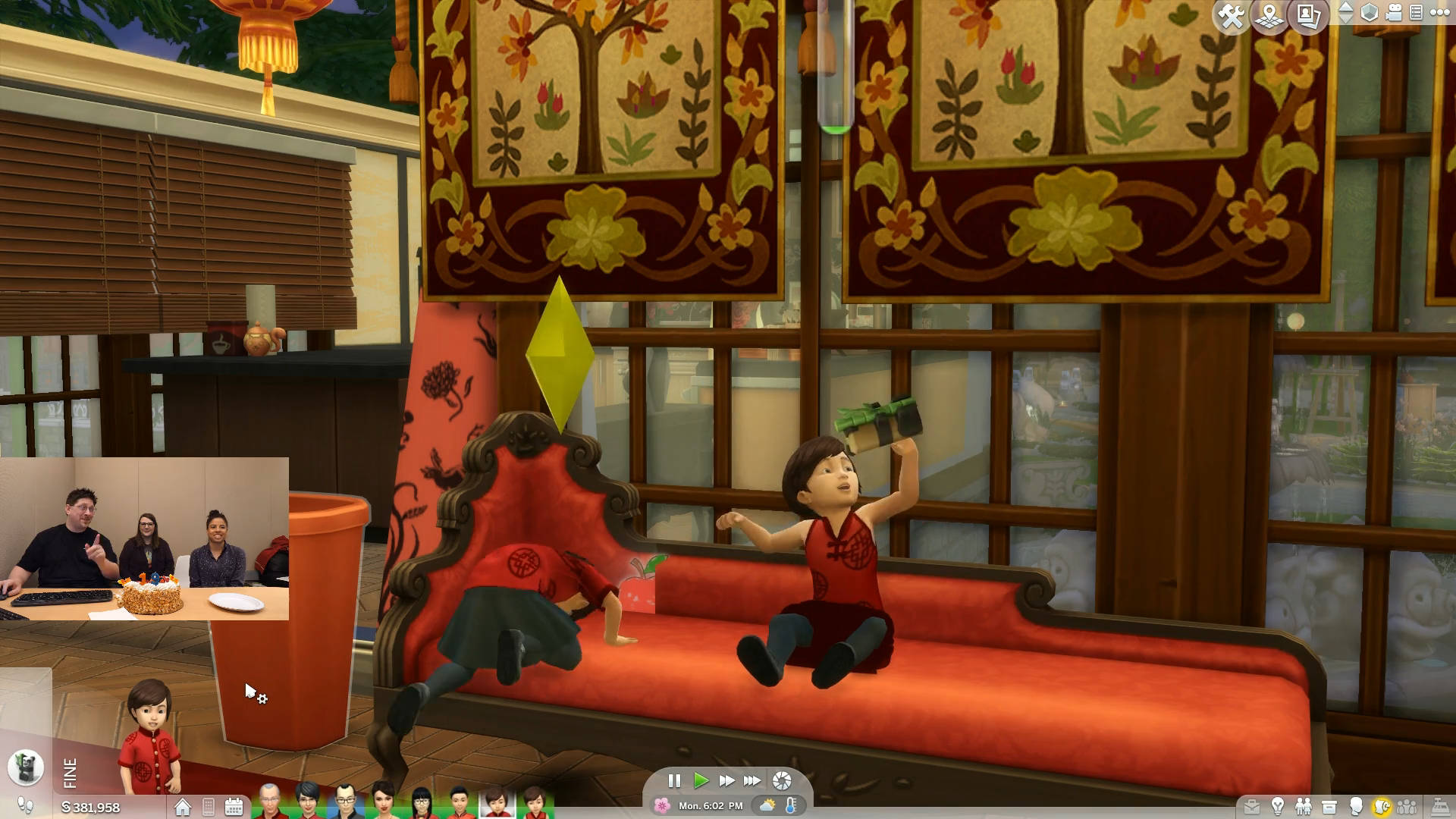Open camera controls with video camera icon
This screenshot has height=819, width=1456.
1394,13
